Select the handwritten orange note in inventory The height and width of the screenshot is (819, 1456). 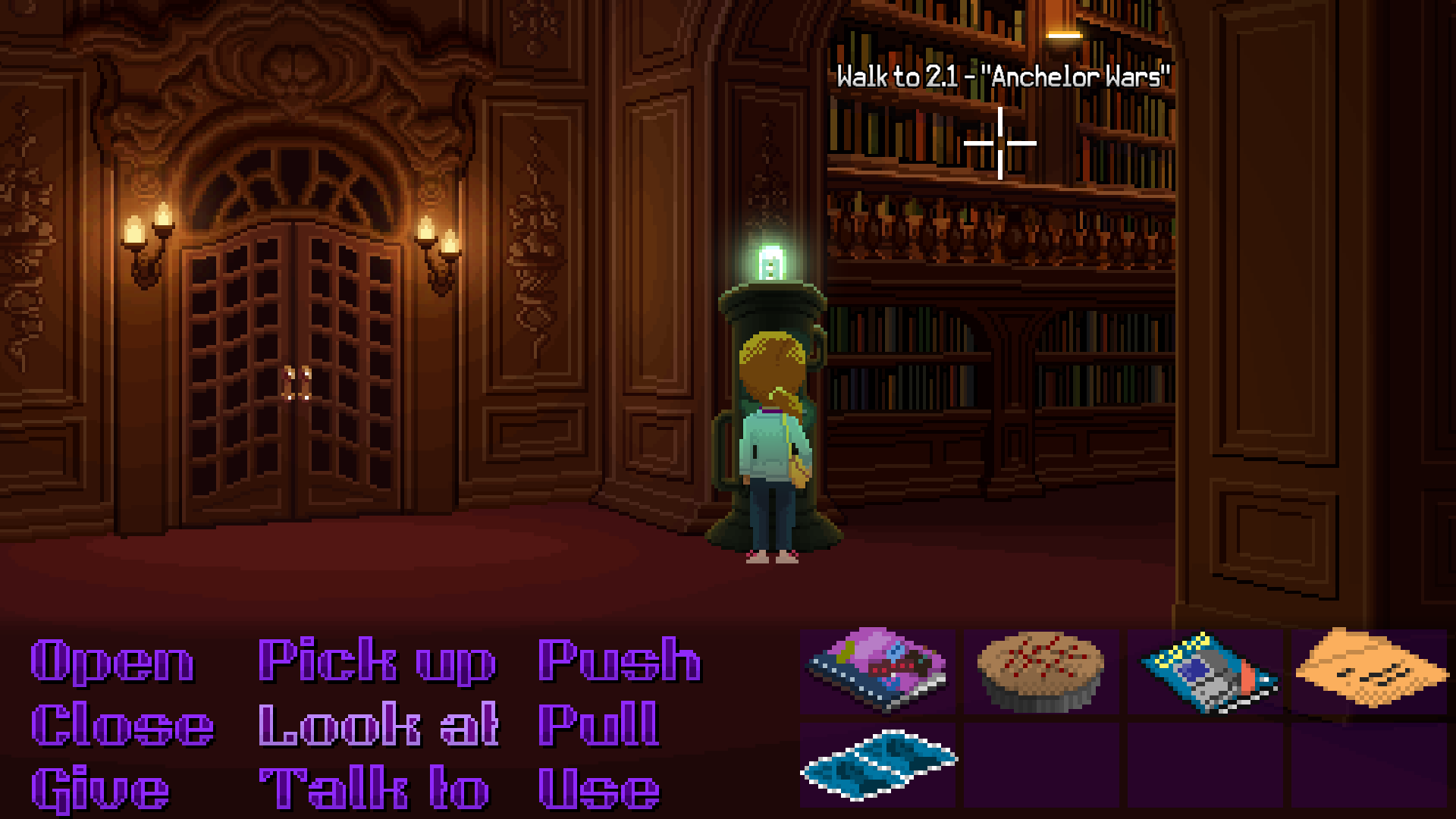click(1369, 671)
